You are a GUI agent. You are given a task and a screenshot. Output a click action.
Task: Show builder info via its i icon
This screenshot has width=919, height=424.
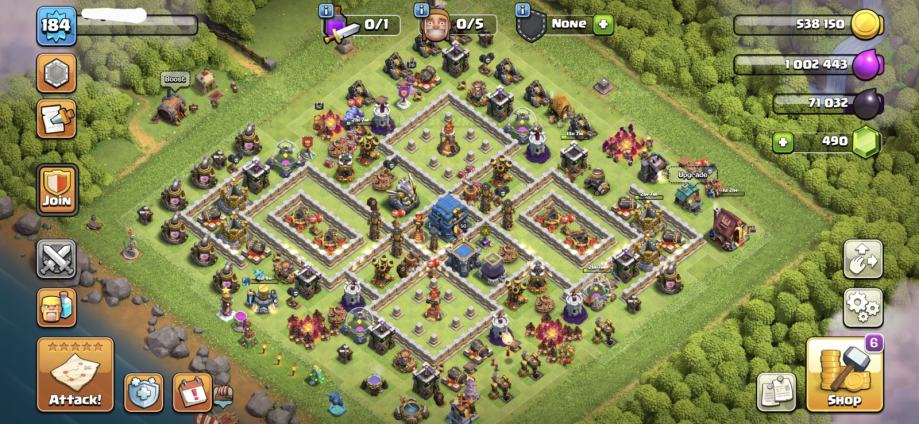pyautogui.click(x=421, y=10)
